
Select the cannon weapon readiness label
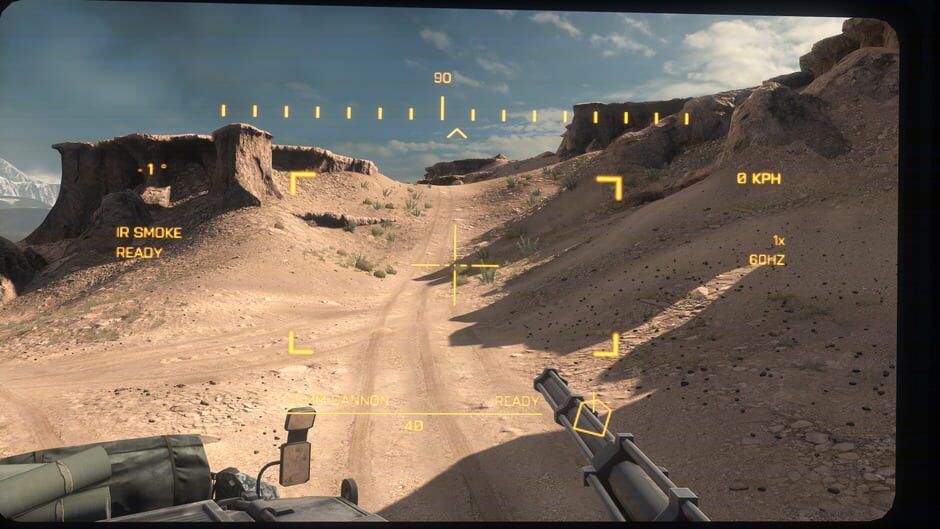click(x=516, y=401)
